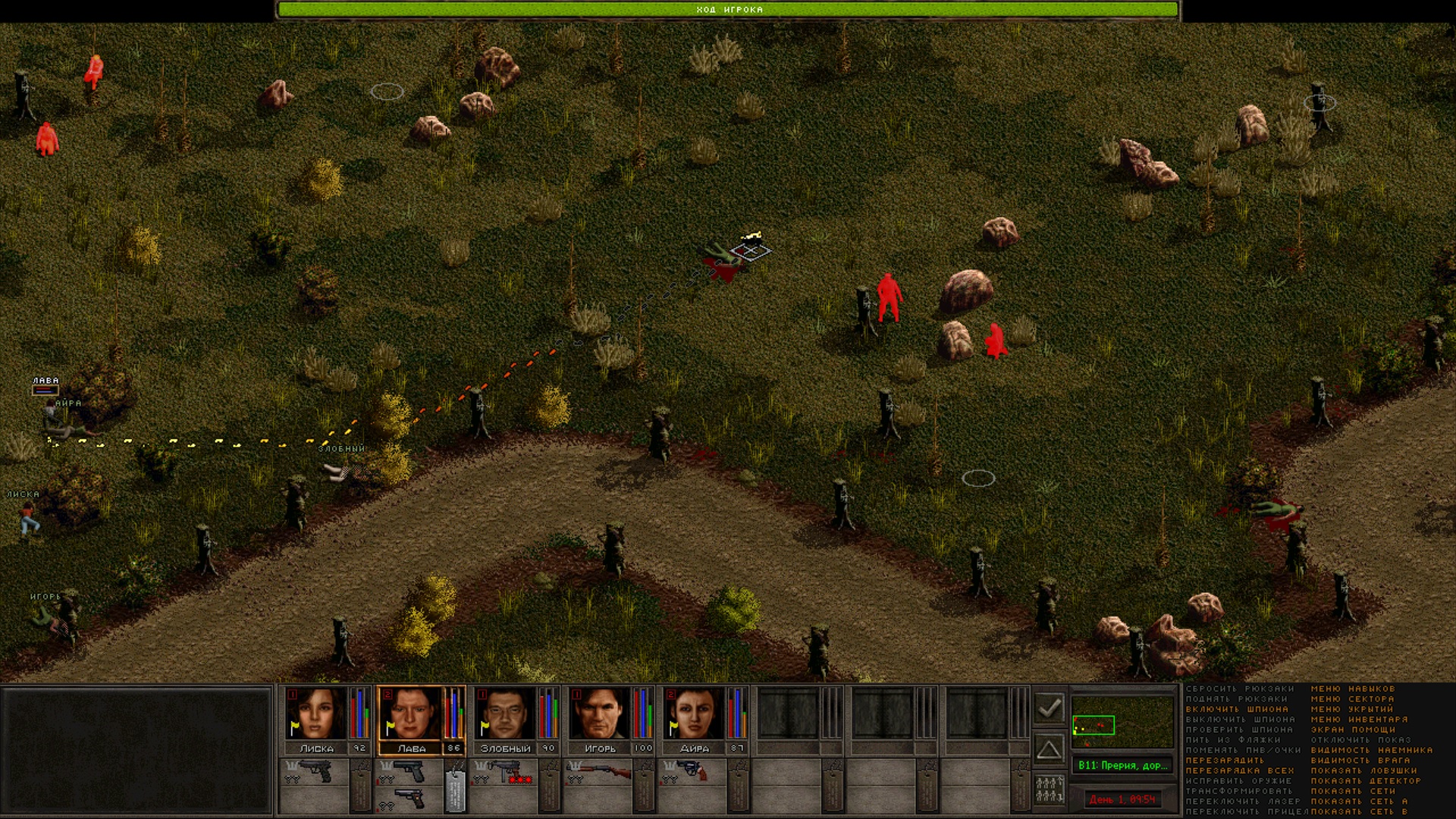Select Игорь's shotgun weapon slot
The image size is (1456, 819).
[x=600, y=772]
